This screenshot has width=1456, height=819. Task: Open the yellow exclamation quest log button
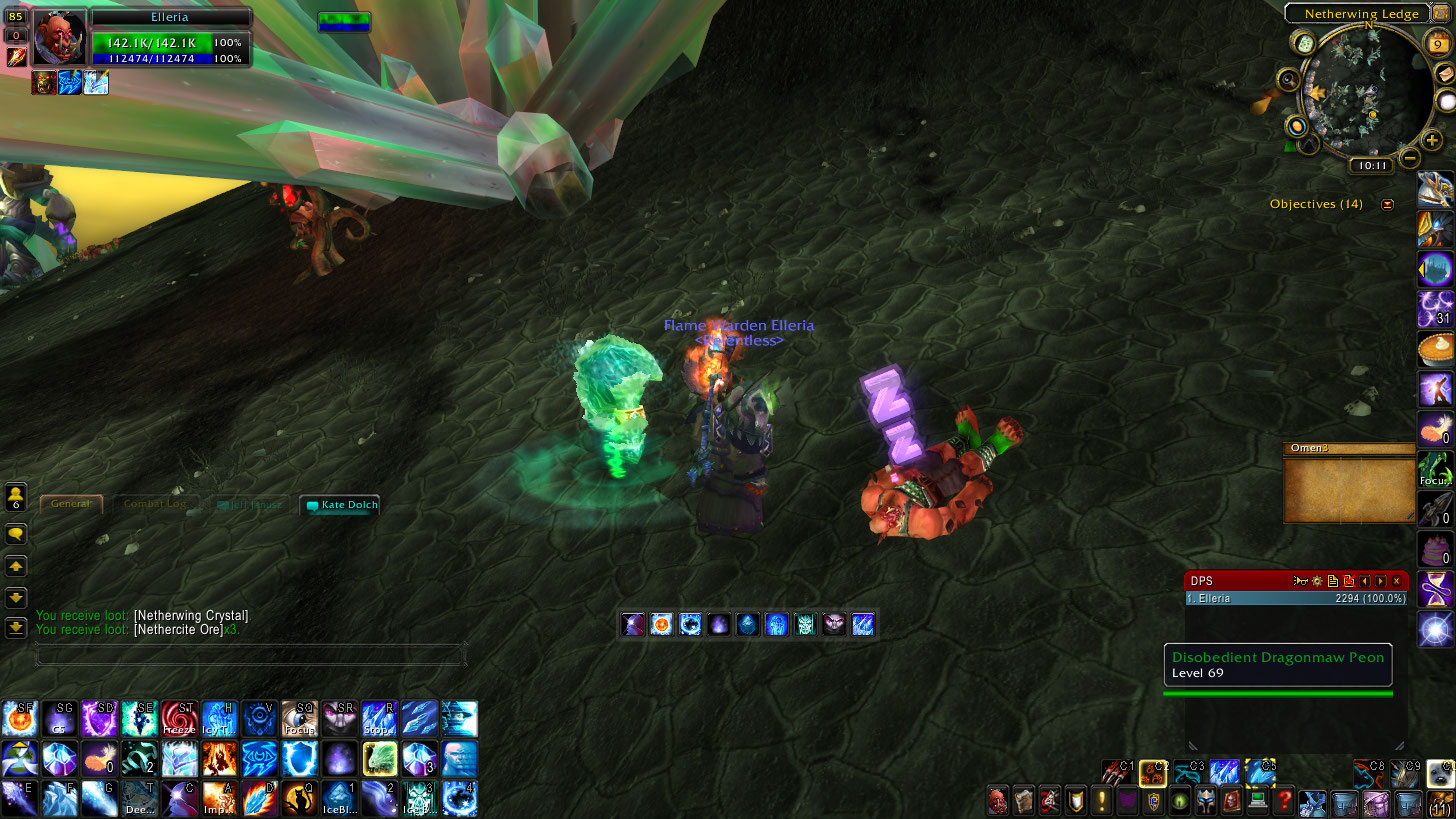coord(1102,800)
